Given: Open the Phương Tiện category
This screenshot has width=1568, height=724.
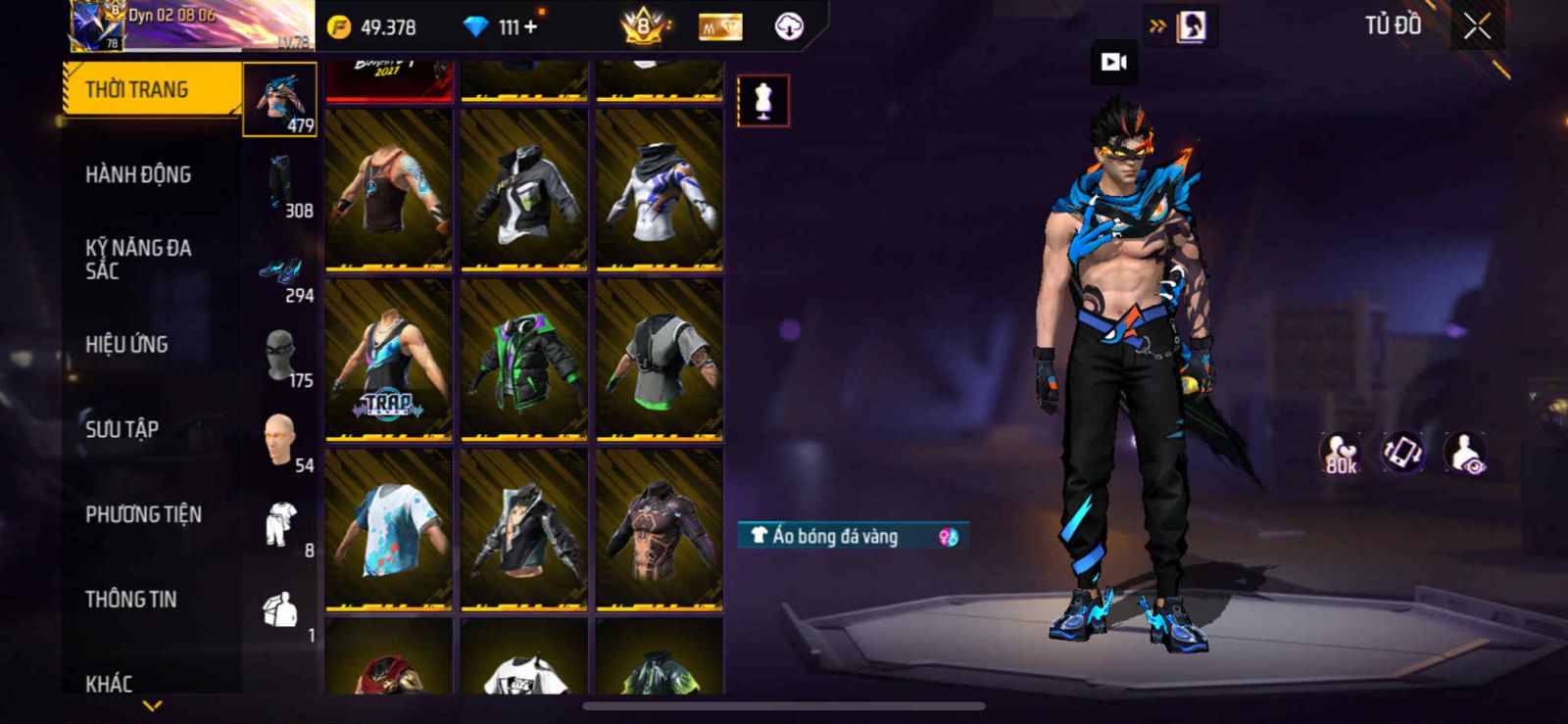Looking at the screenshot, I should click(x=143, y=514).
